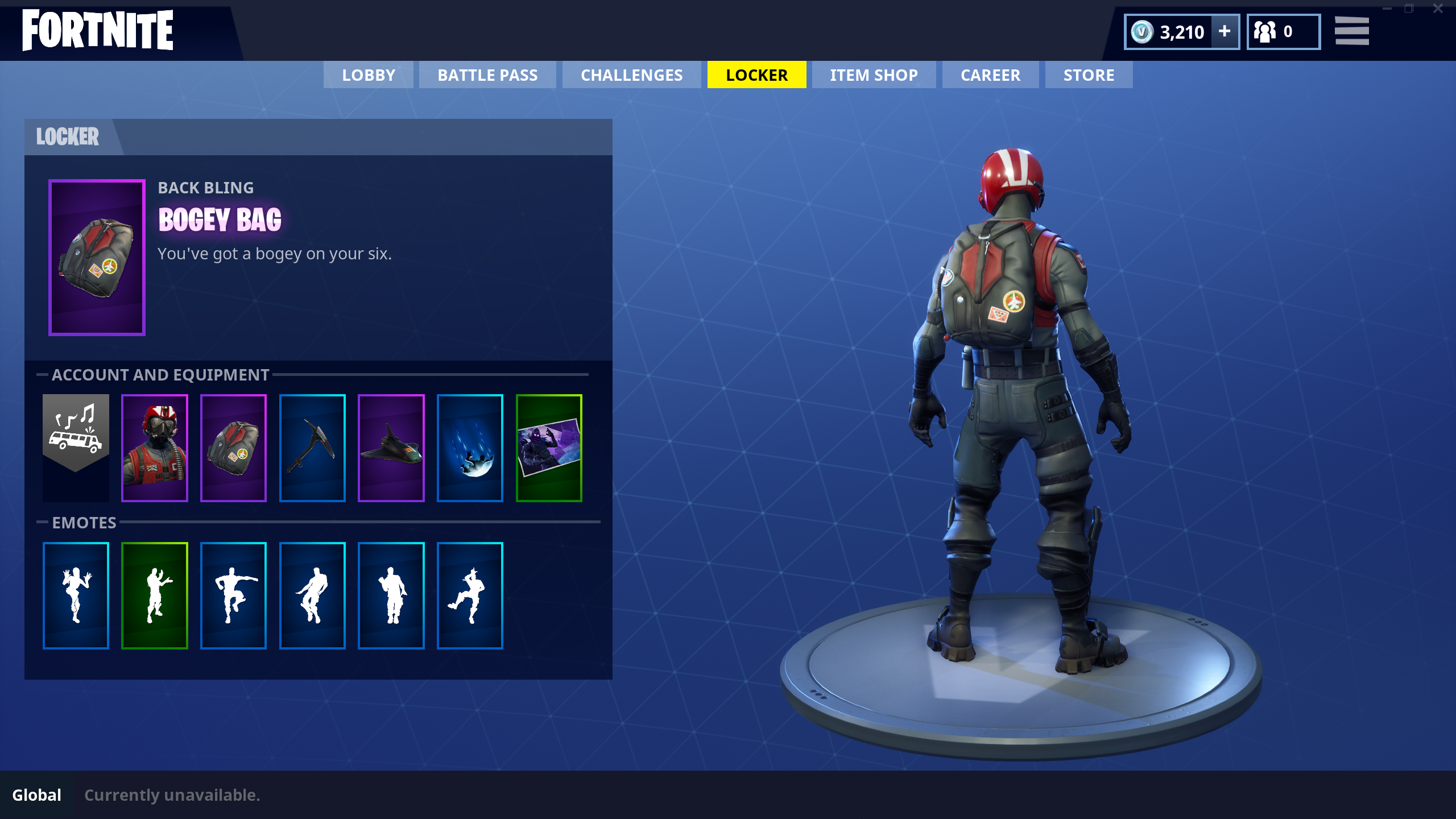Collapse the Emotes section
The image size is (1456, 819).
pos(84,523)
